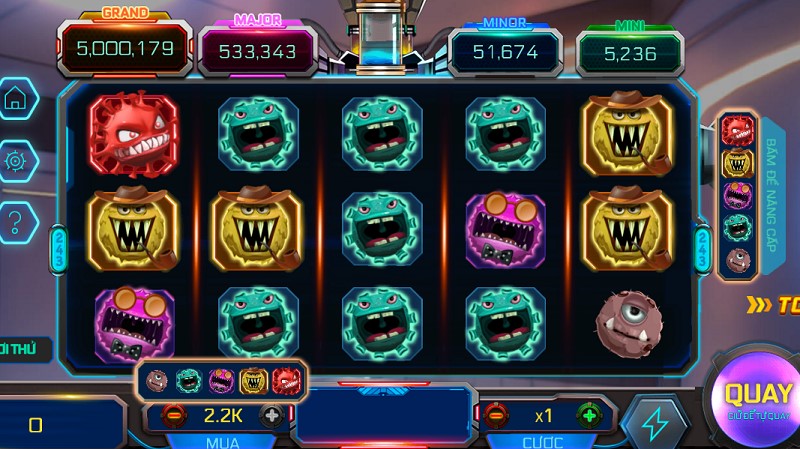Increase the MUA amount with the plus button
This screenshot has height=449, width=800.
click(x=270, y=415)
